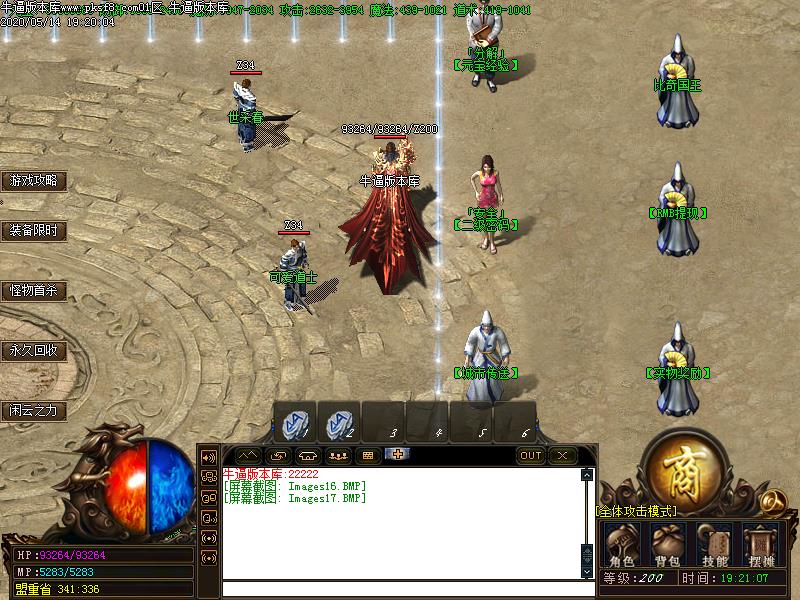Click the highlighted plus icon above chat

coord(398,455)
